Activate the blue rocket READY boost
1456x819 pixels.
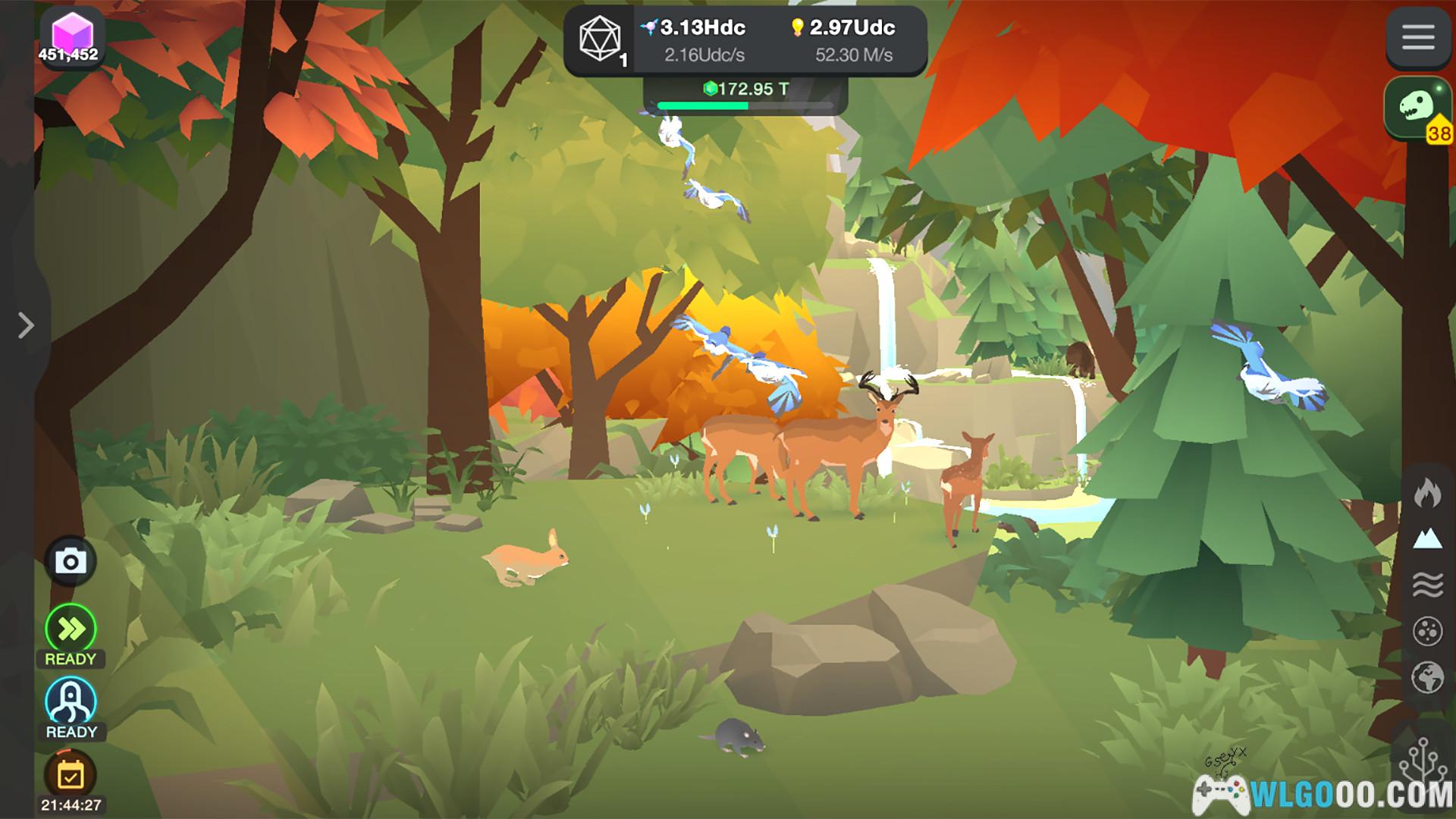click(x=71, y=701)
